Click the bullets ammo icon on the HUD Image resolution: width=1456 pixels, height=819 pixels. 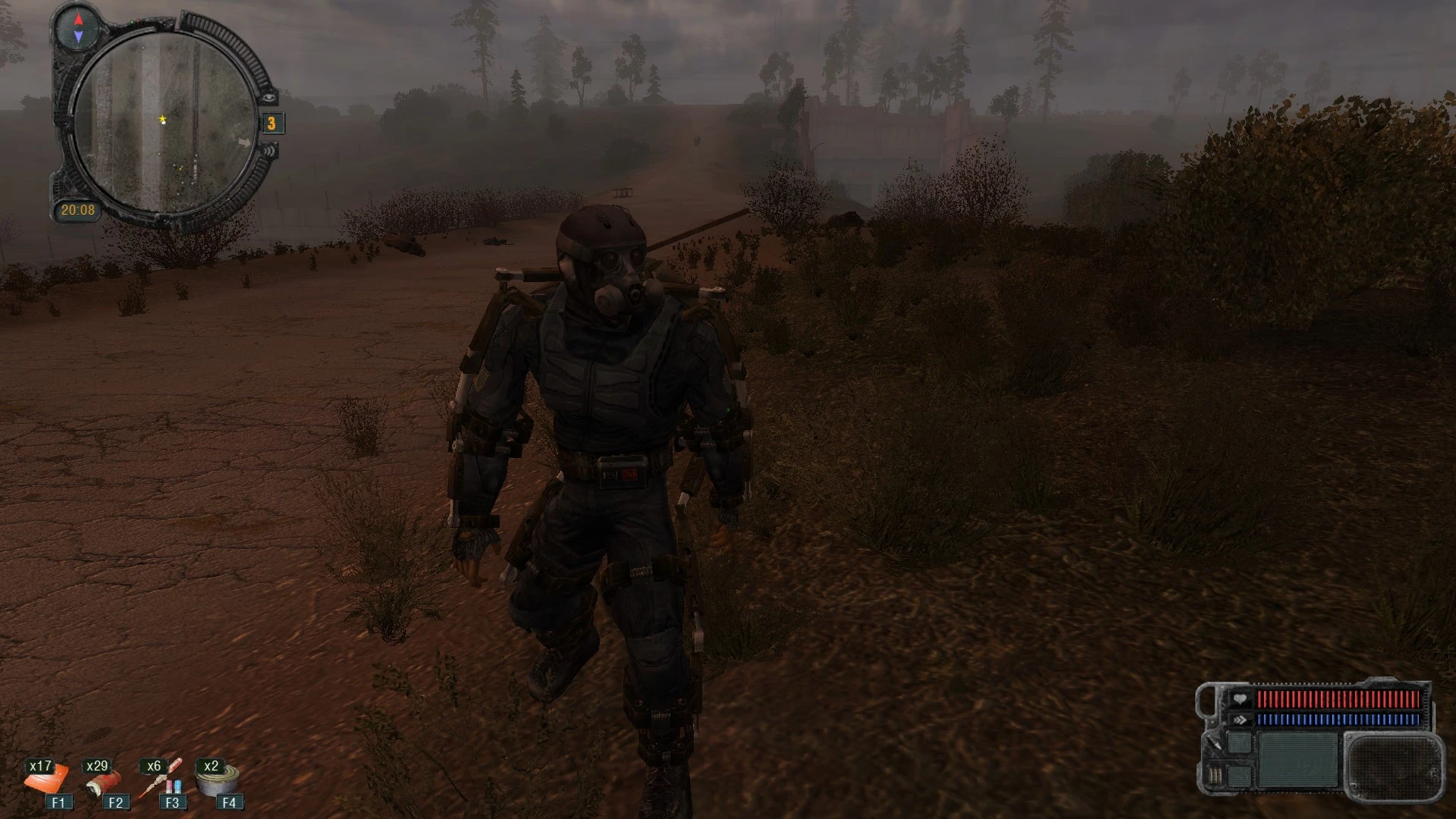coord(1216,776)
